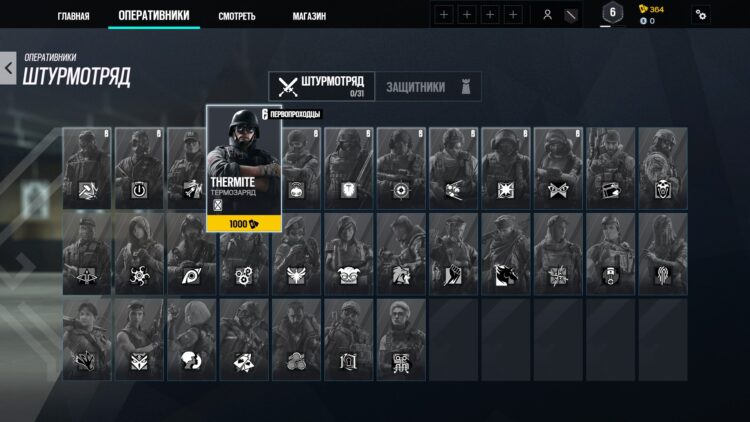Open the player profile silhouette icon
The height and width of the screenshot is (422, 750).
[547, 15]
